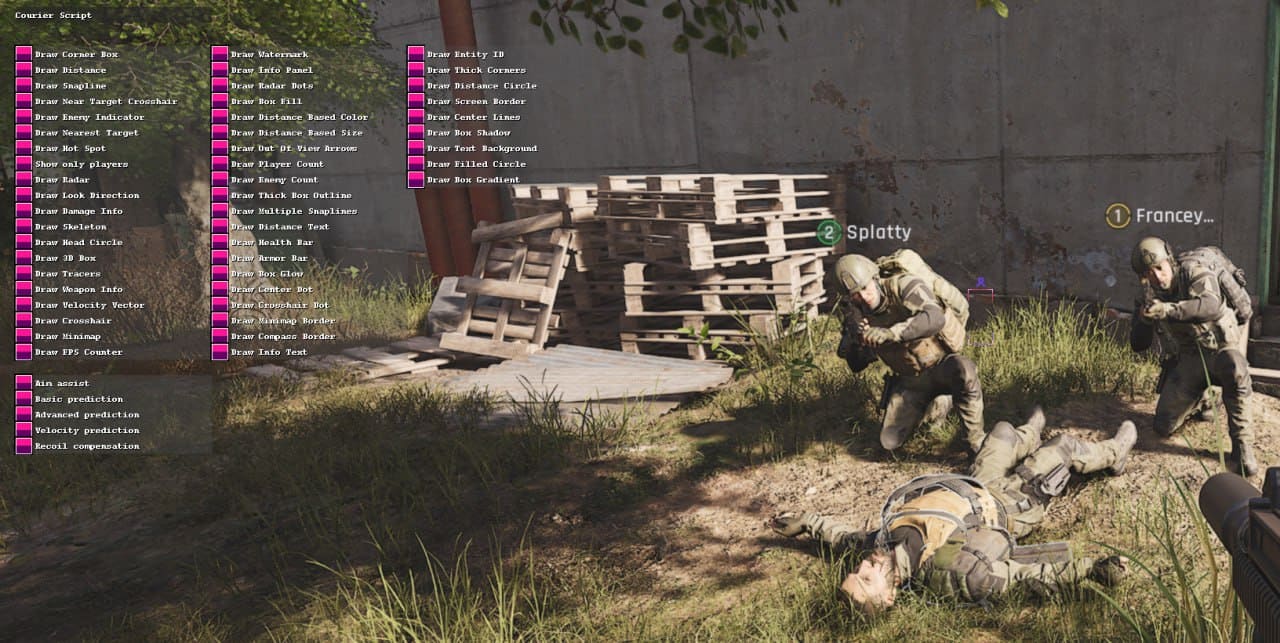The height and width of the screenshot is (643, 1280).
Task: Toggle Draw Head Circle
Action: click(x=23, y=243)
